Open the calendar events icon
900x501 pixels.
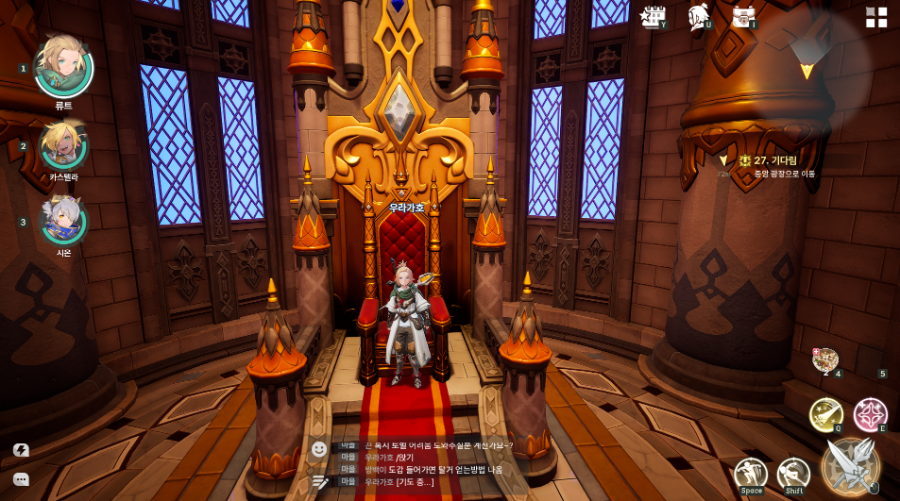[654, 16]
